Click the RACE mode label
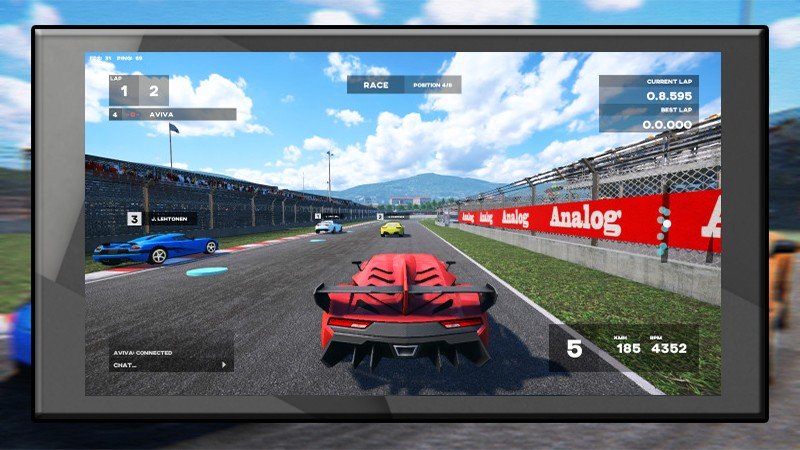The image size is (800, 450). tap(376, 85)
